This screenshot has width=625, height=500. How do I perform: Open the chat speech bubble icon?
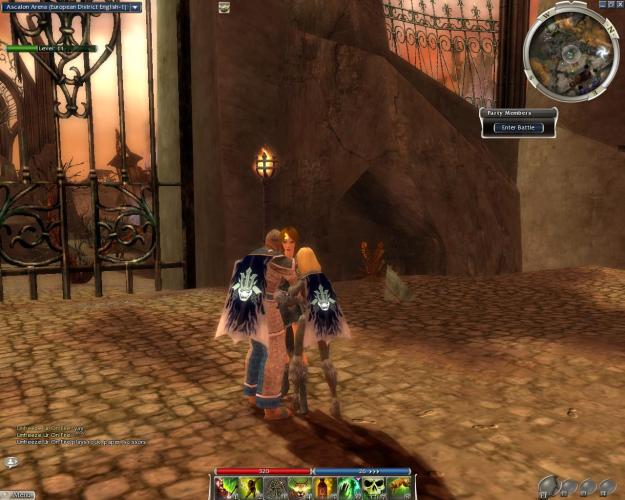pyautogui.click(x=11, y=462)
